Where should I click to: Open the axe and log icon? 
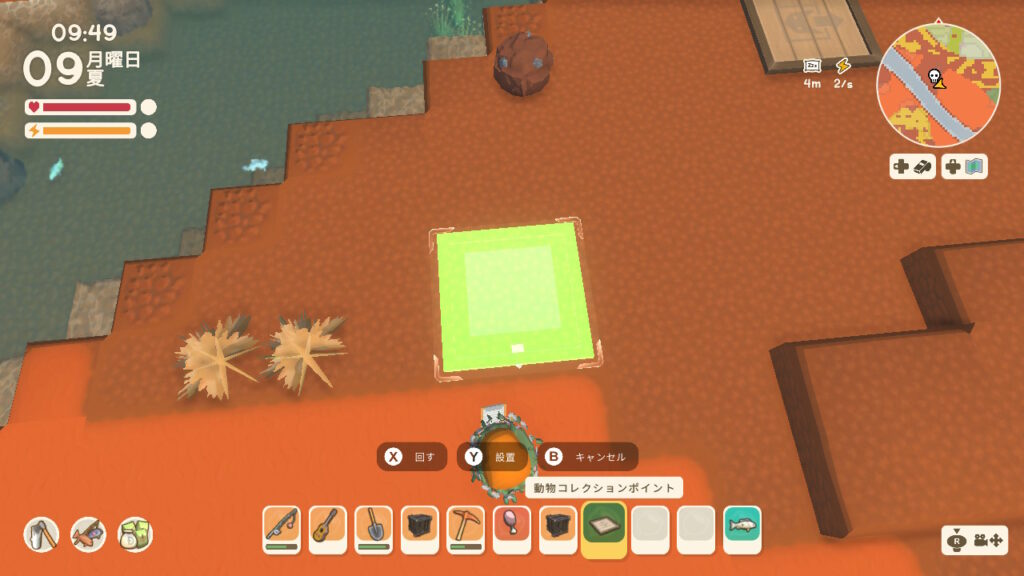tap(42, 535)
